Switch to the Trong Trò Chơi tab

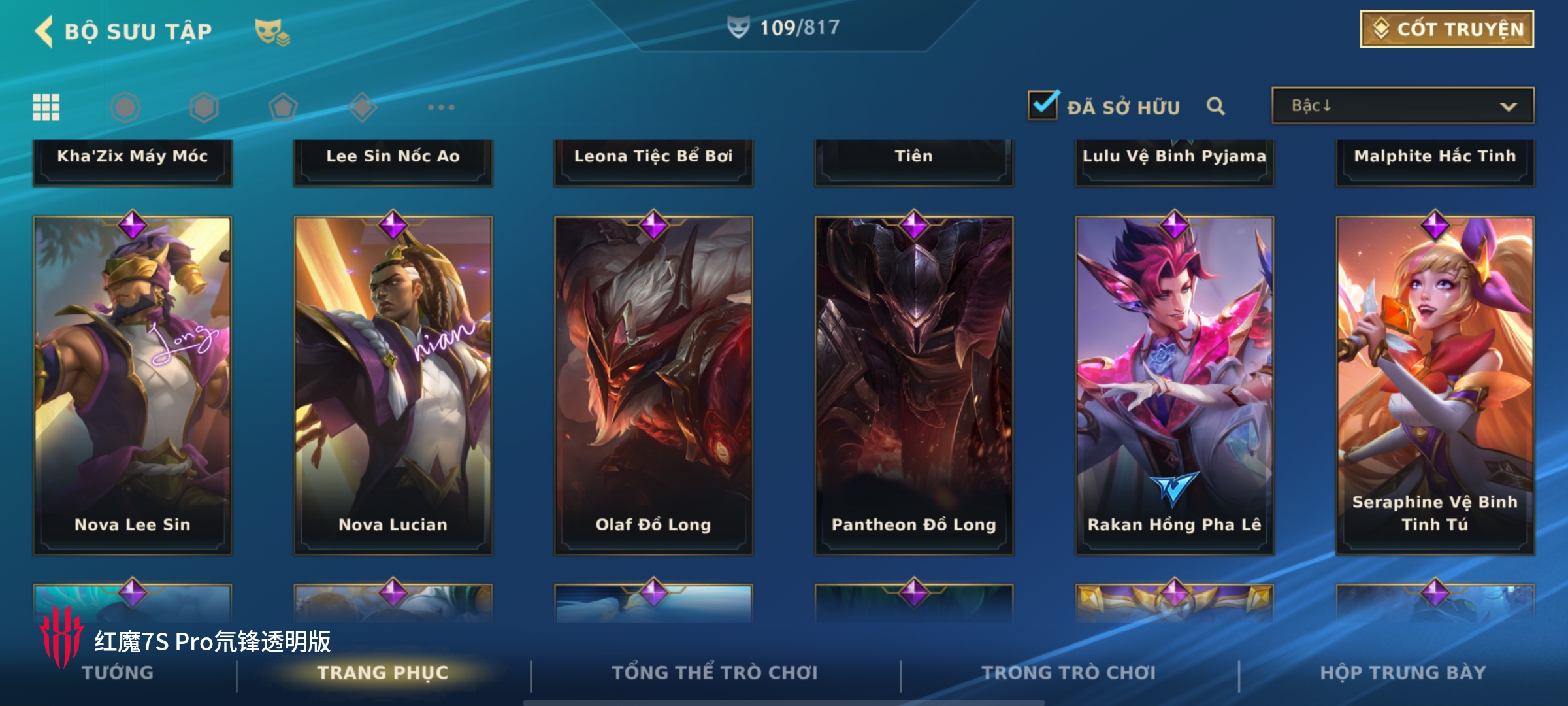pyautogui.click(x=1069, y=673)
